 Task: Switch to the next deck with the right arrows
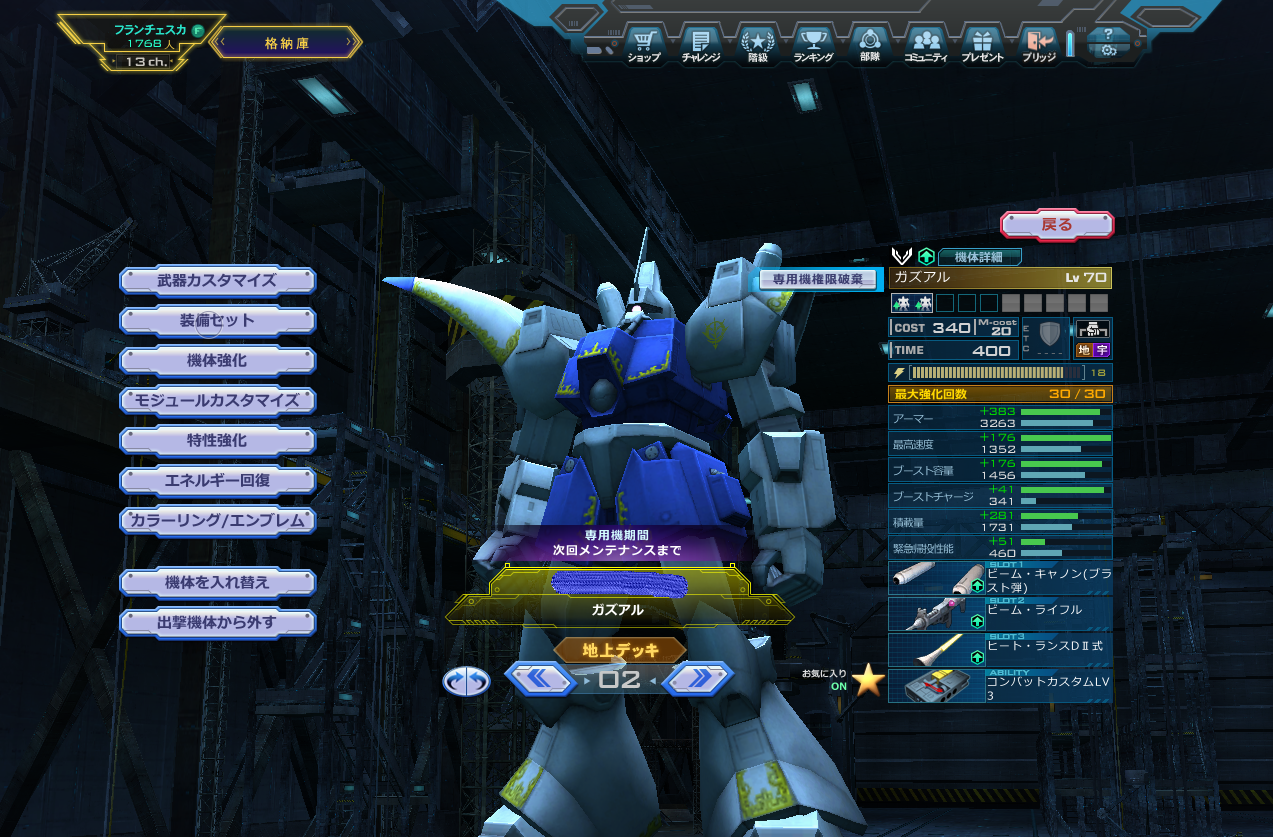click(697, 679)
